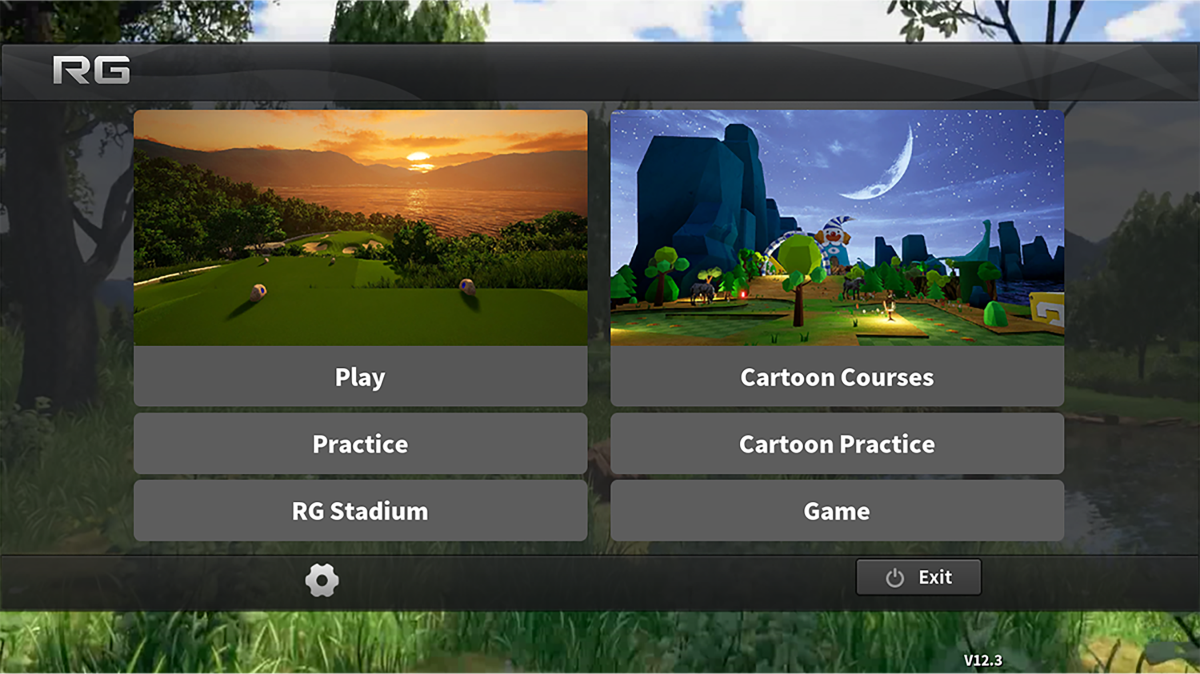Select the Play menu button
The height and width of the screenshot is (674, 1200).
(360, 377)
